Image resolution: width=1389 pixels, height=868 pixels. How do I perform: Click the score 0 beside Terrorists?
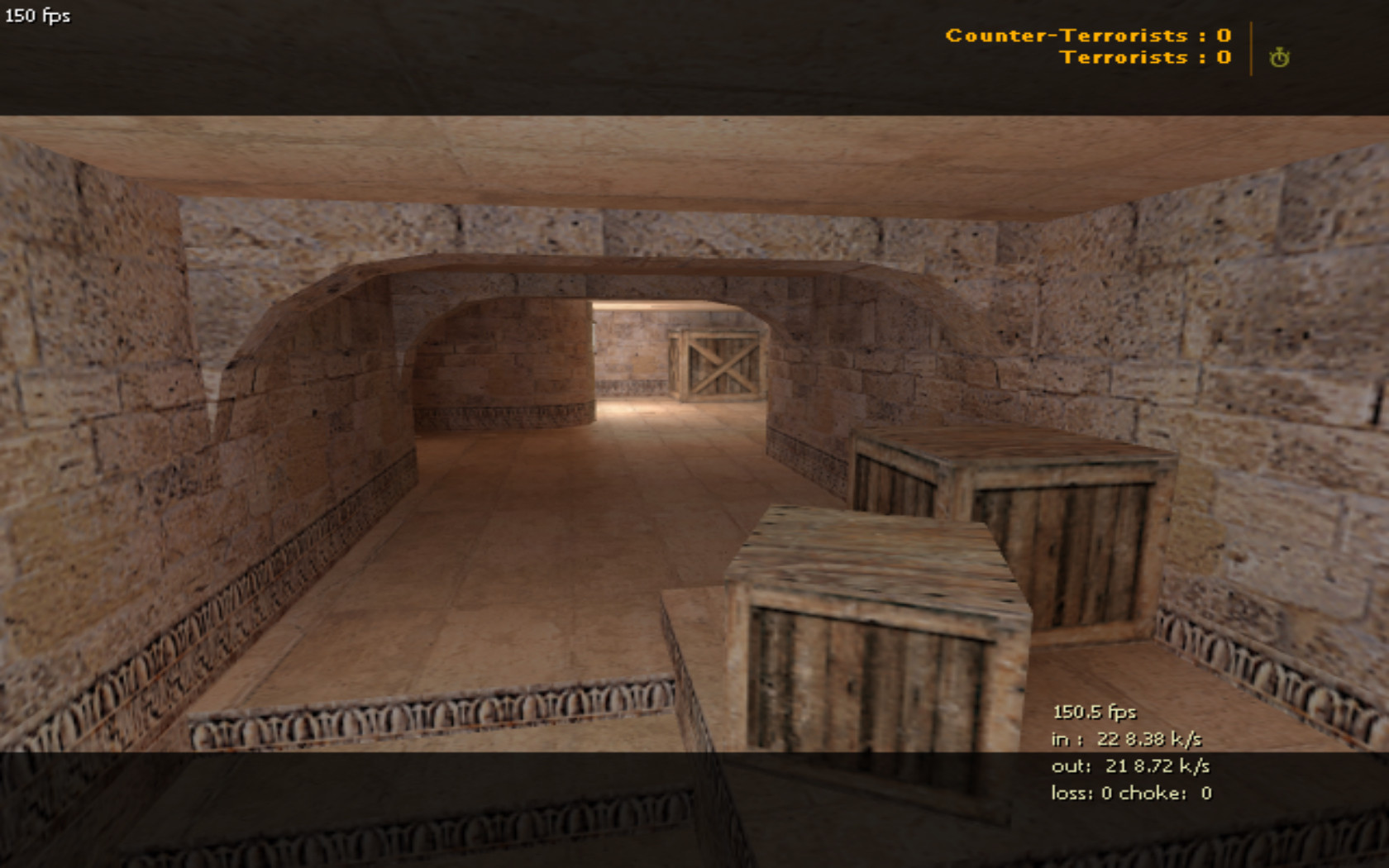(x=1222, y=57)
